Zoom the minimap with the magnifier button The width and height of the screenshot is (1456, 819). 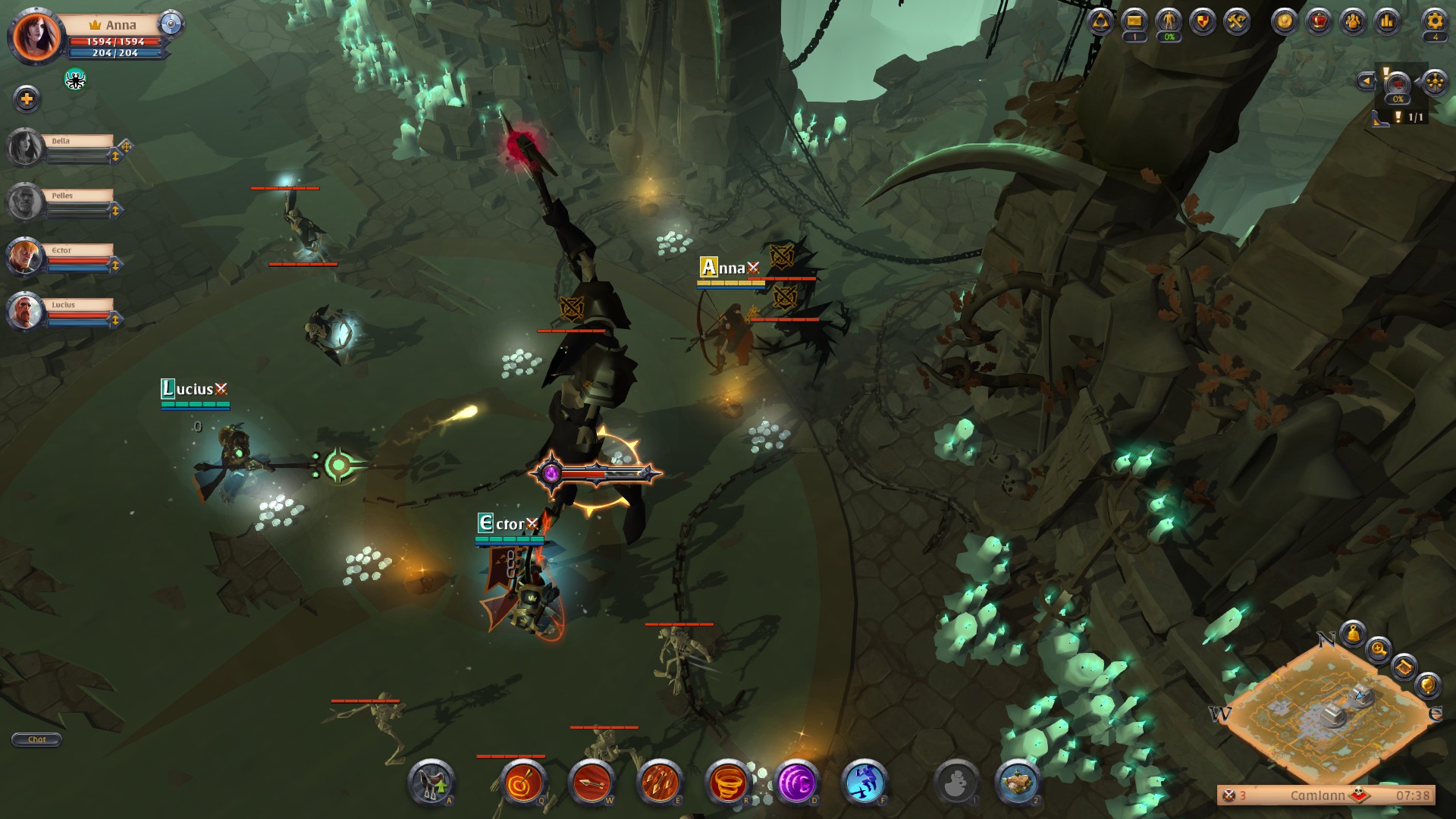click(1378, 649)
